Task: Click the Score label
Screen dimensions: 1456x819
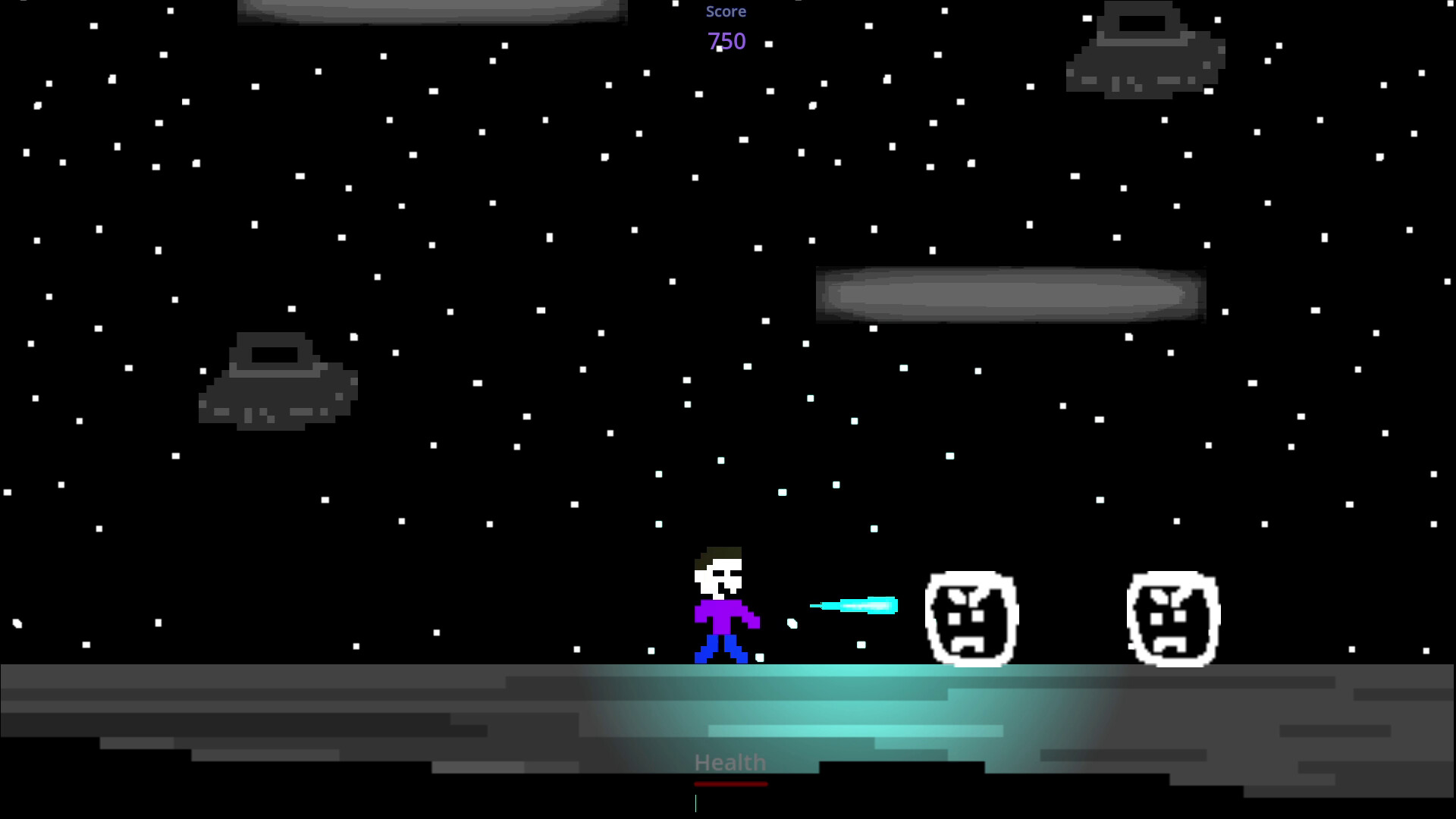Action: point(726,11)
